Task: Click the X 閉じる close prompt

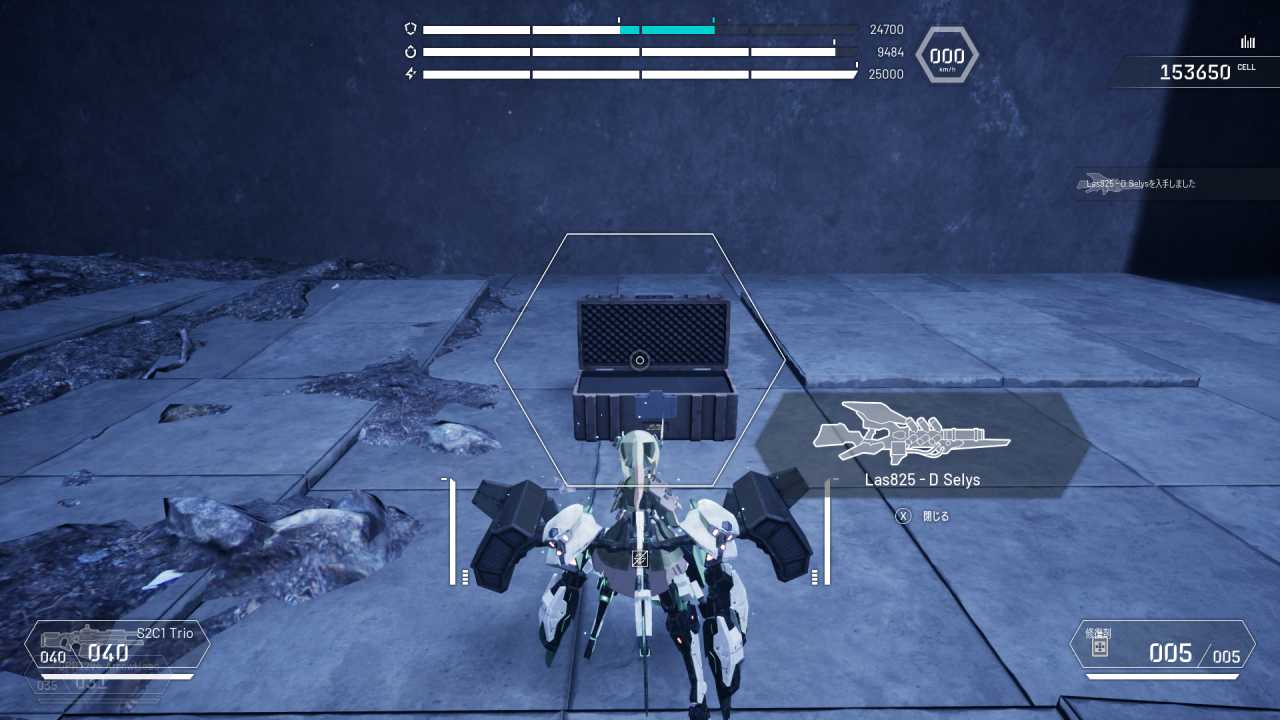Action: (x=920, y=514)
